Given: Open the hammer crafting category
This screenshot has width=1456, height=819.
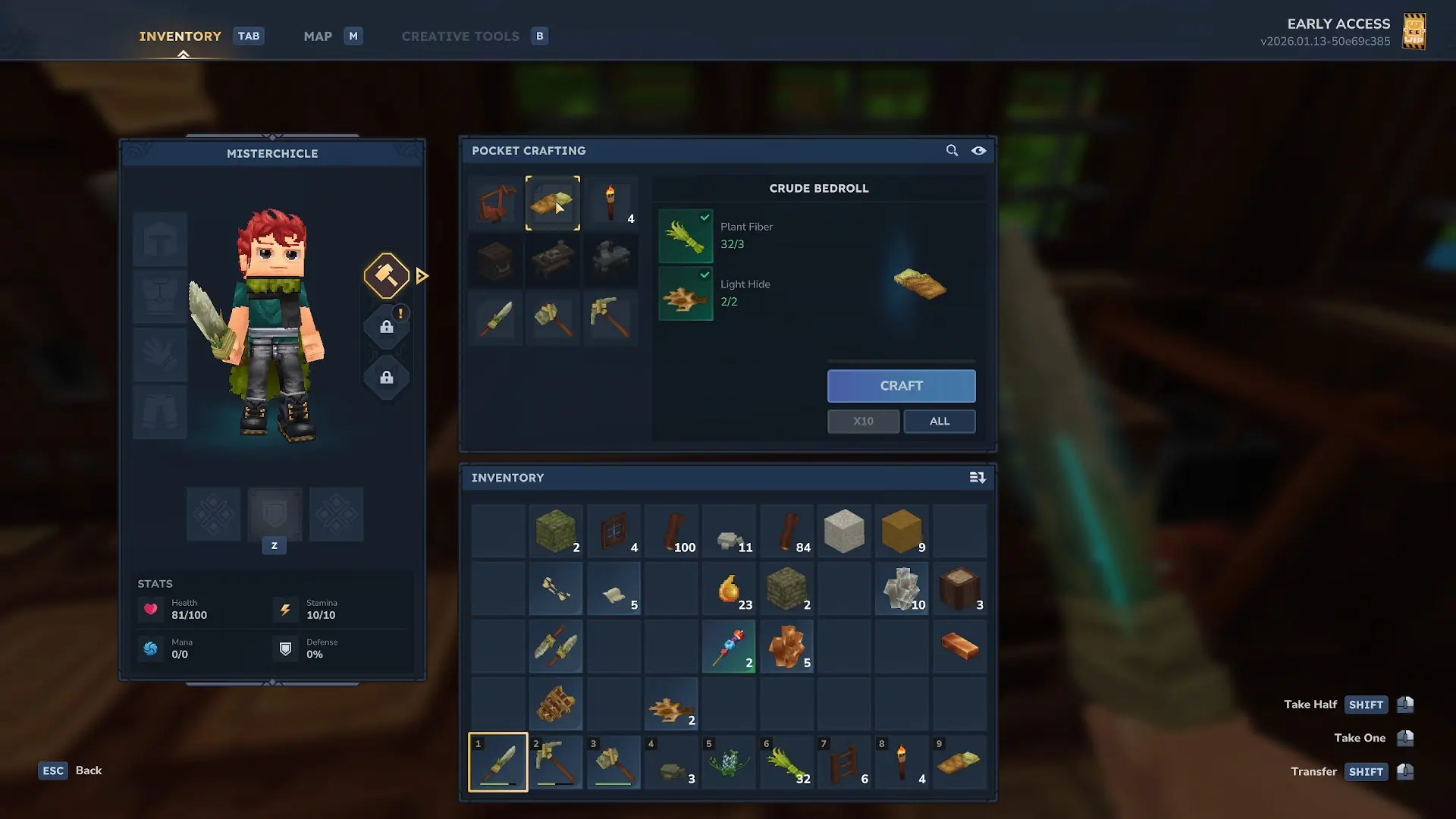Looking at the screenshot, I should coord(387,275).
